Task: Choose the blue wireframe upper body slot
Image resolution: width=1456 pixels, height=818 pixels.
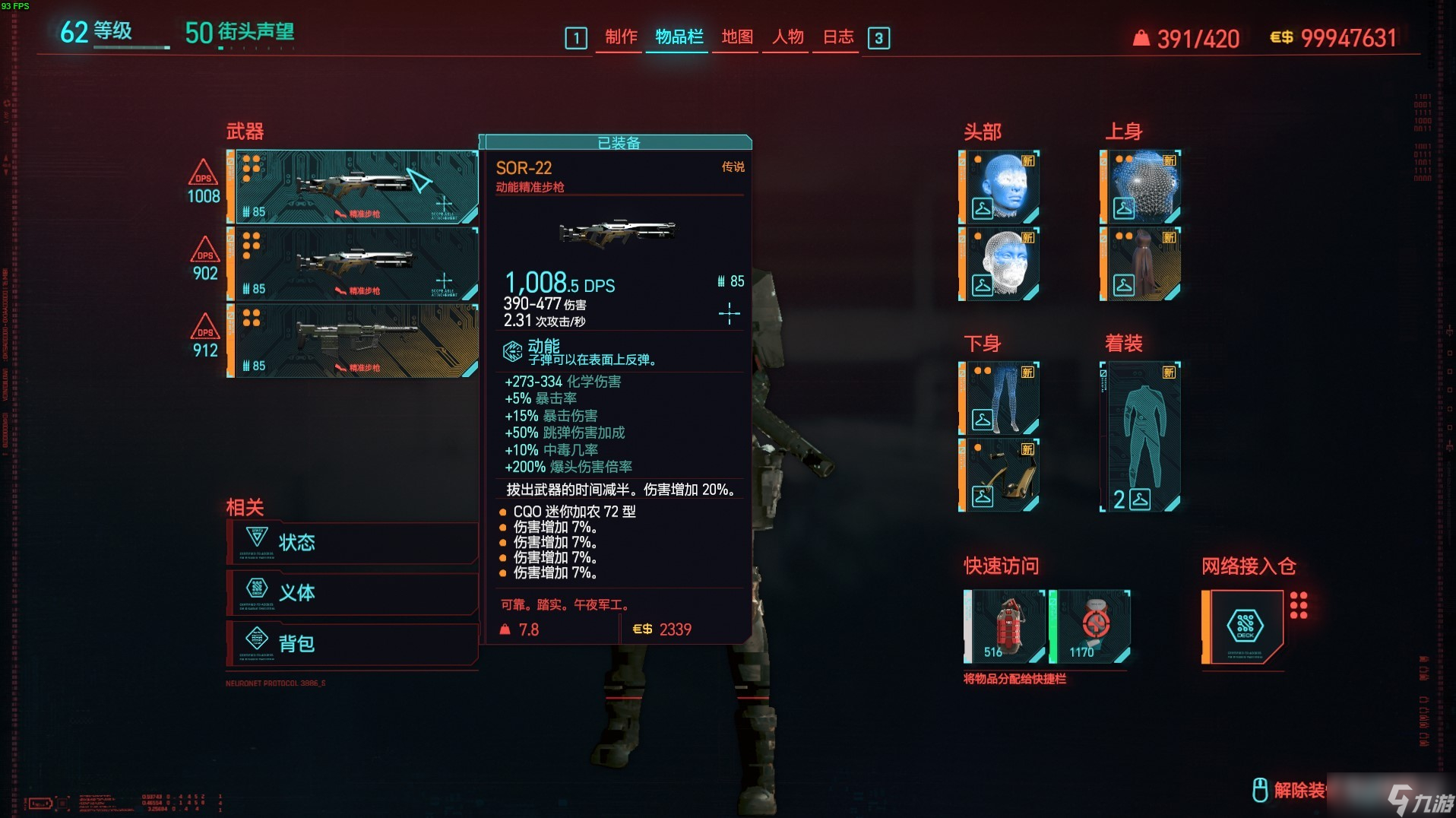Action: [x=1141, y=186]
